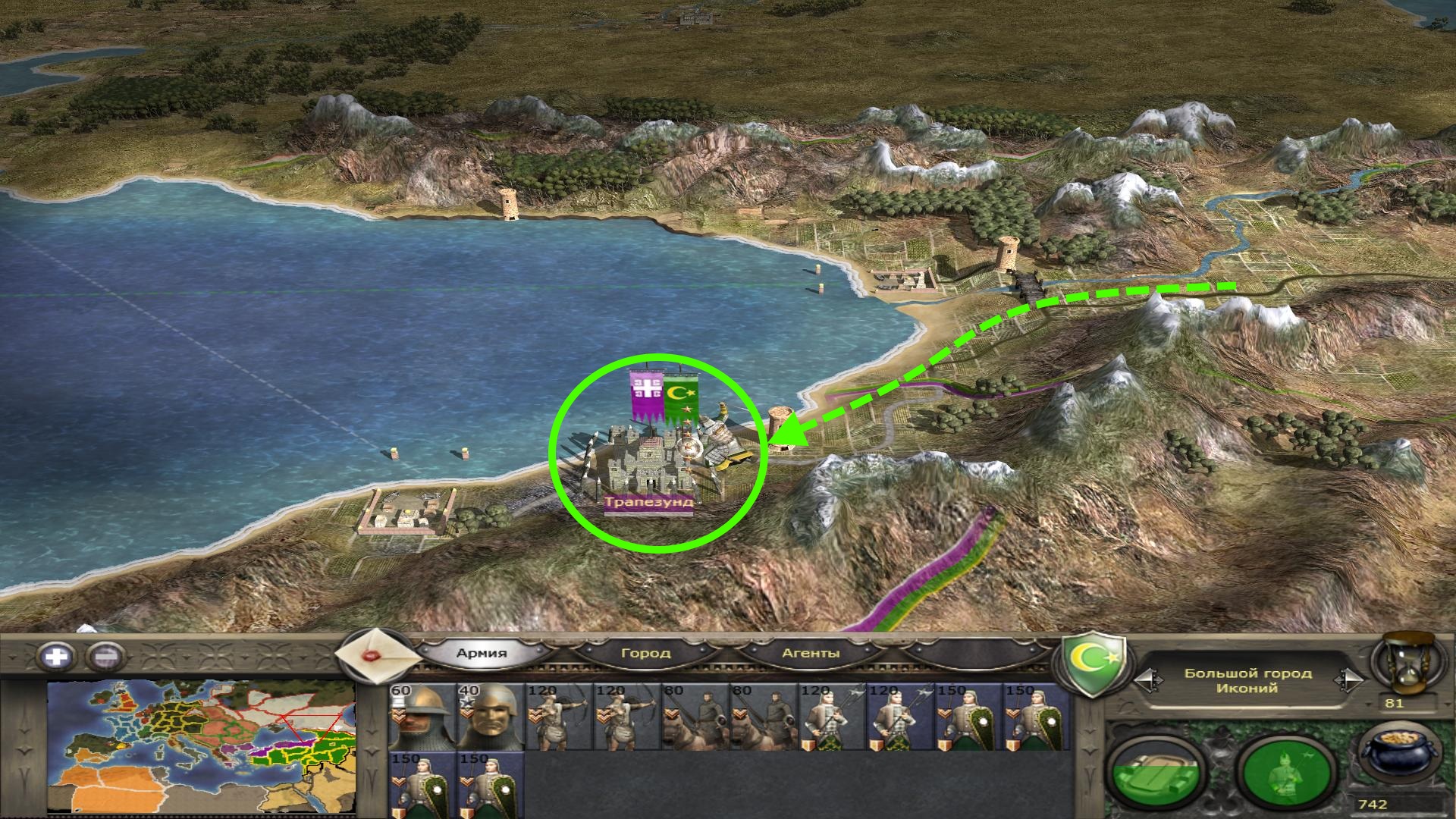Viewport: 1456px width, 819px height.
Task: Select the general unit card with 60 men
Action: (x=422, y=716)
